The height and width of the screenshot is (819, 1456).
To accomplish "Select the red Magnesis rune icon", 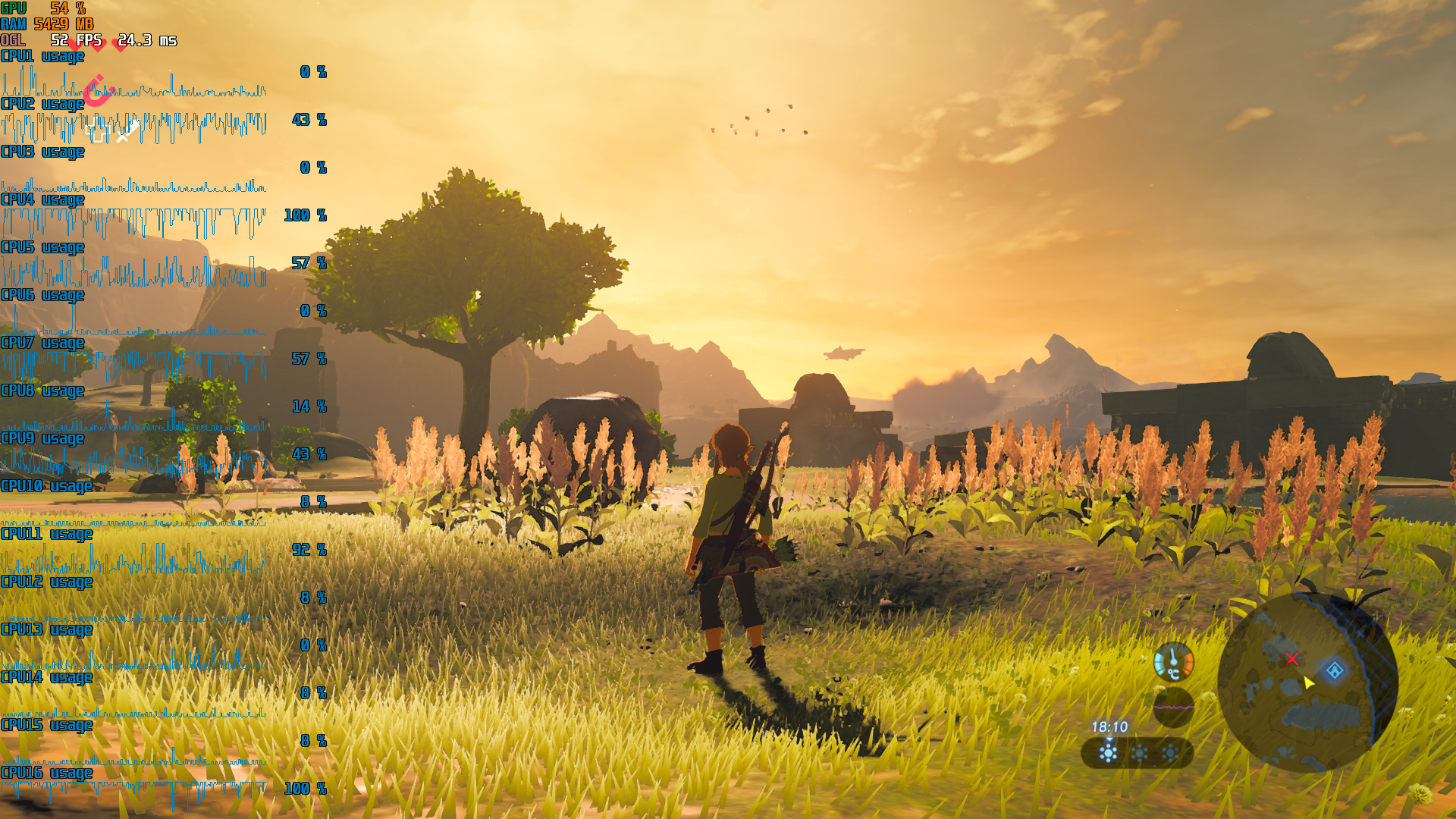I will coord(97,90).
